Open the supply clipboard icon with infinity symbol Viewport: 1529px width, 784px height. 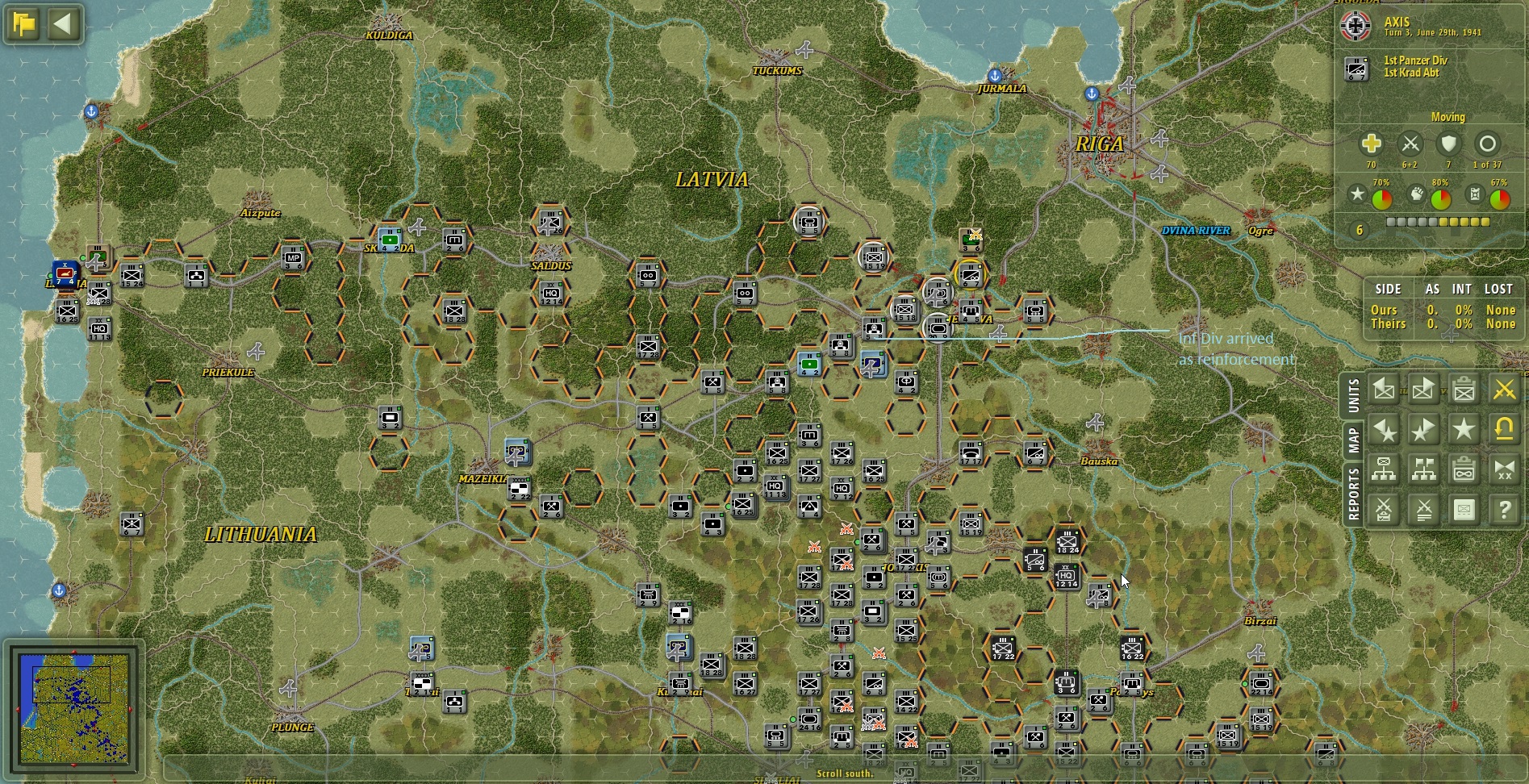click(x=1464, y=467)
